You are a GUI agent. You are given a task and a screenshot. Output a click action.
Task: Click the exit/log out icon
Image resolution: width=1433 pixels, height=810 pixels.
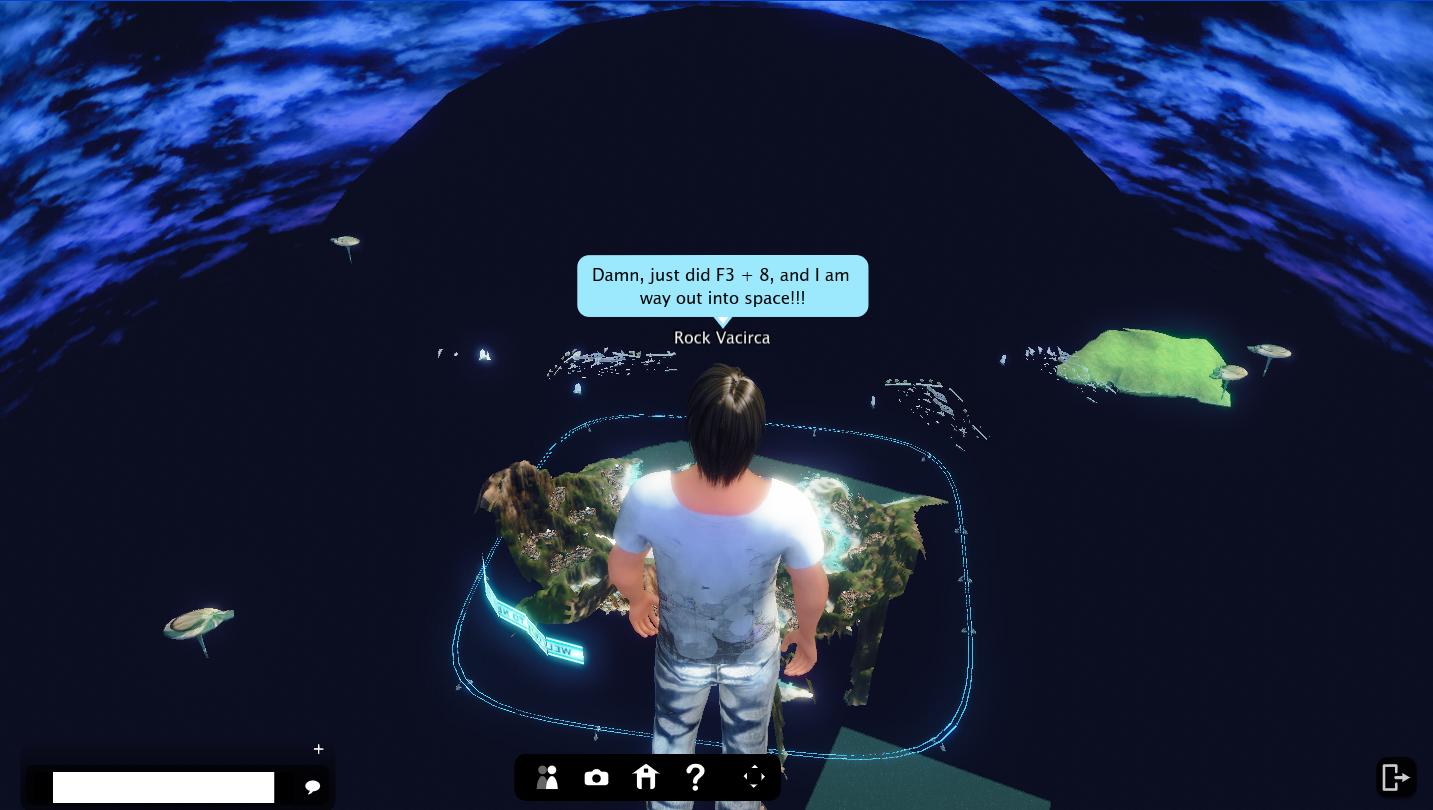pos(1396,777)
